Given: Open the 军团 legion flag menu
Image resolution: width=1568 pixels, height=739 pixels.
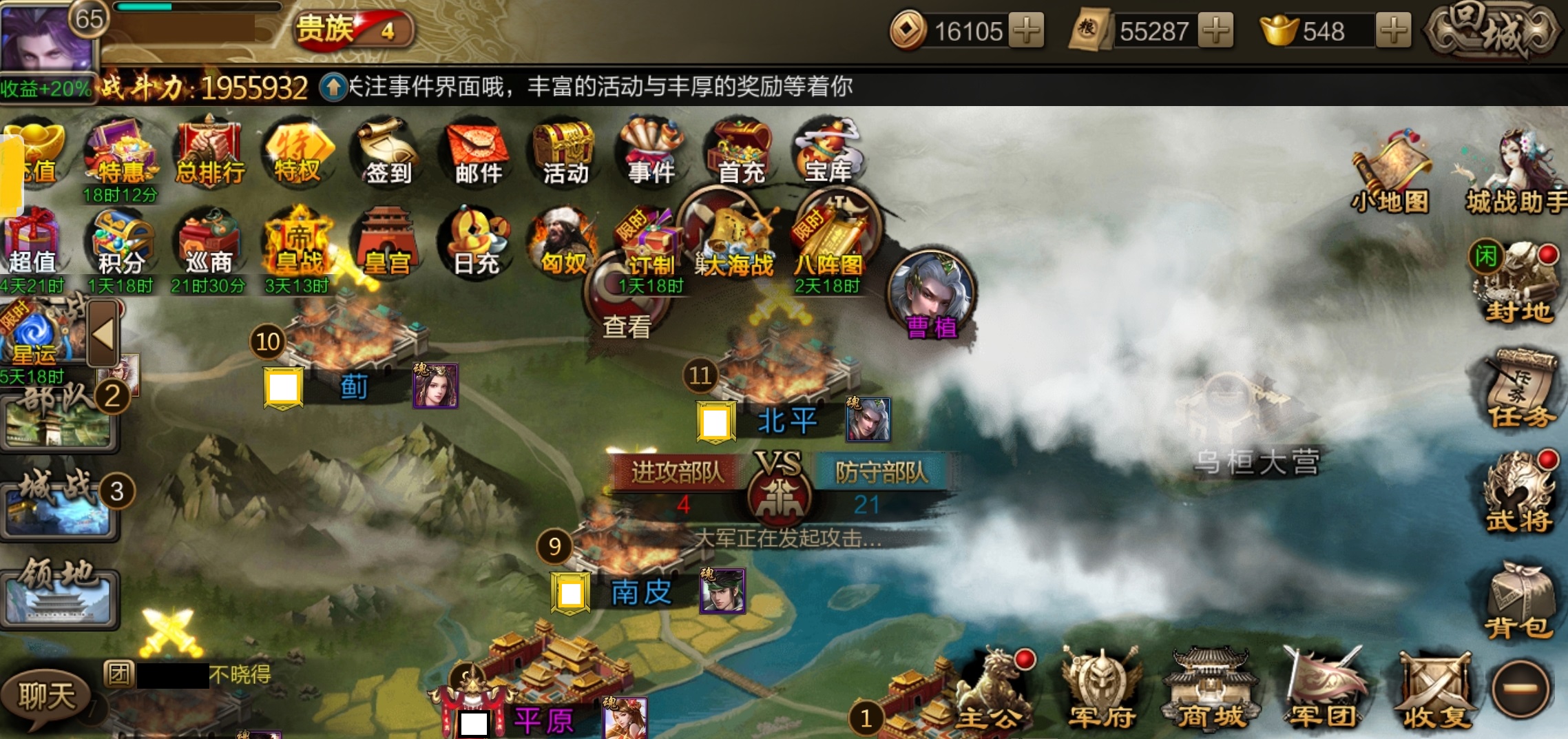Looking at the screenshot, I should [1322, 689].
